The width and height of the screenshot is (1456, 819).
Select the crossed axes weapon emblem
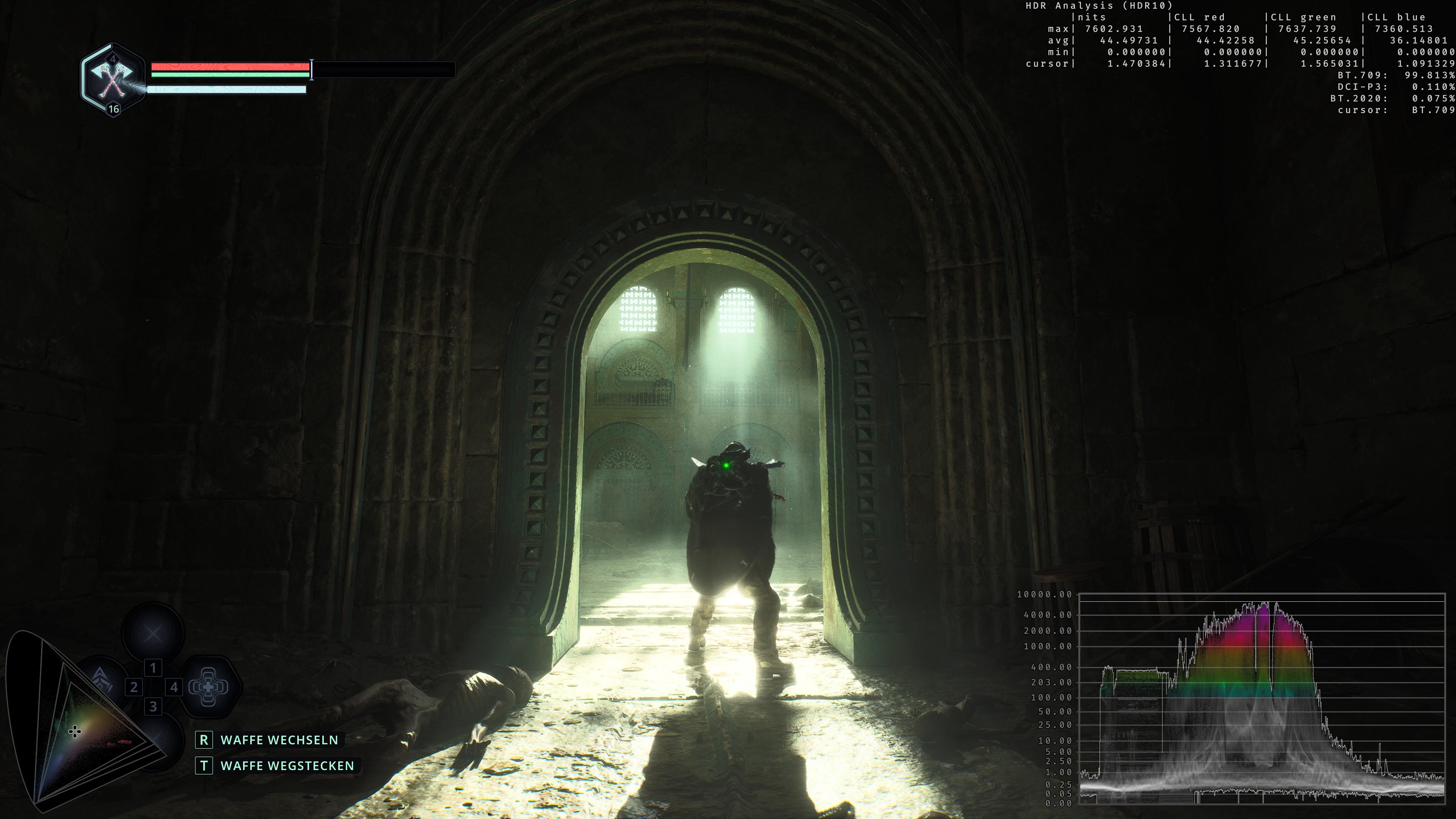(113, 79)
